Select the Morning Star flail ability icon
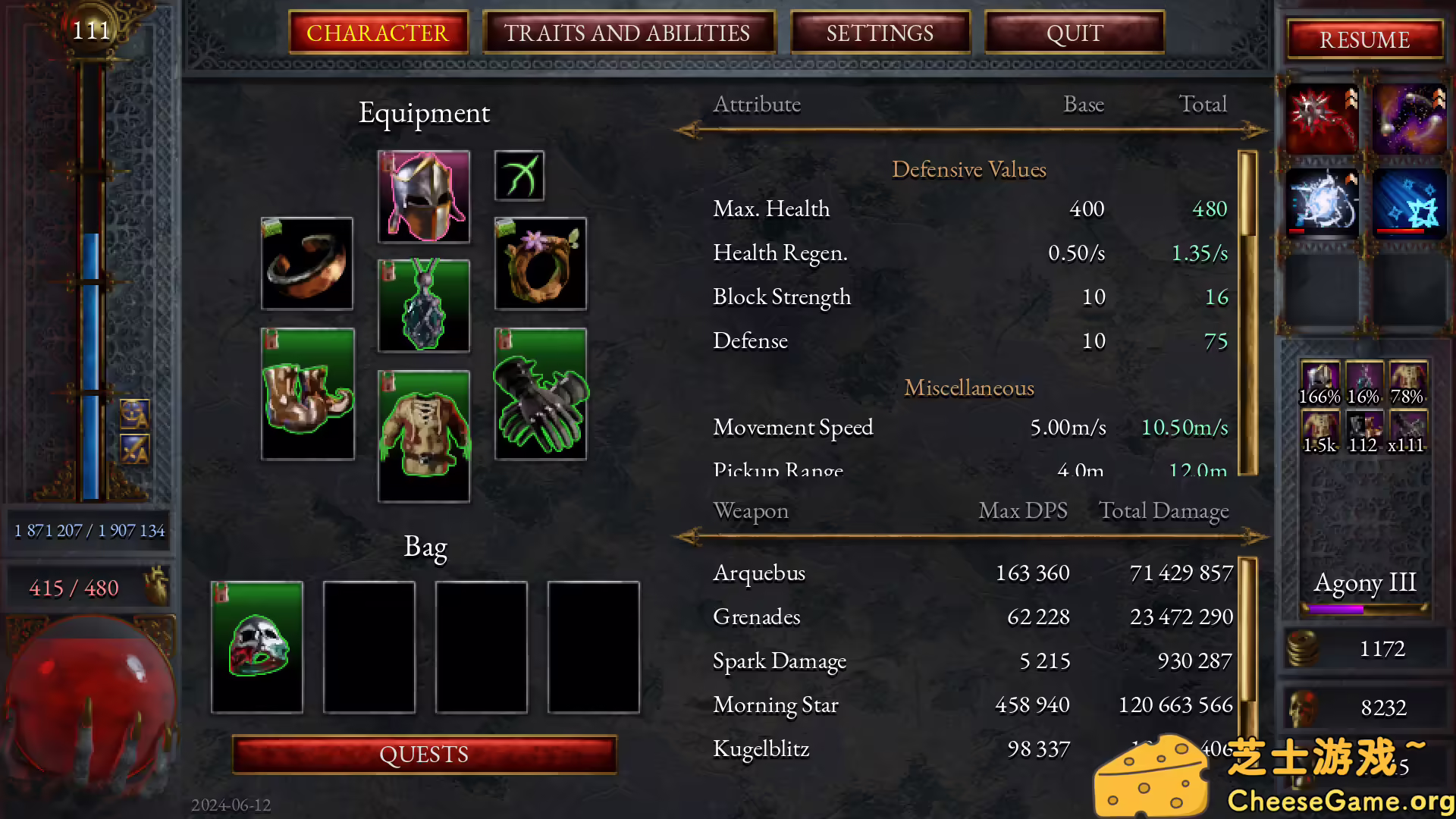Image resolution: width=1456 pixels, height=819 pixels. tap(1320, 118)
